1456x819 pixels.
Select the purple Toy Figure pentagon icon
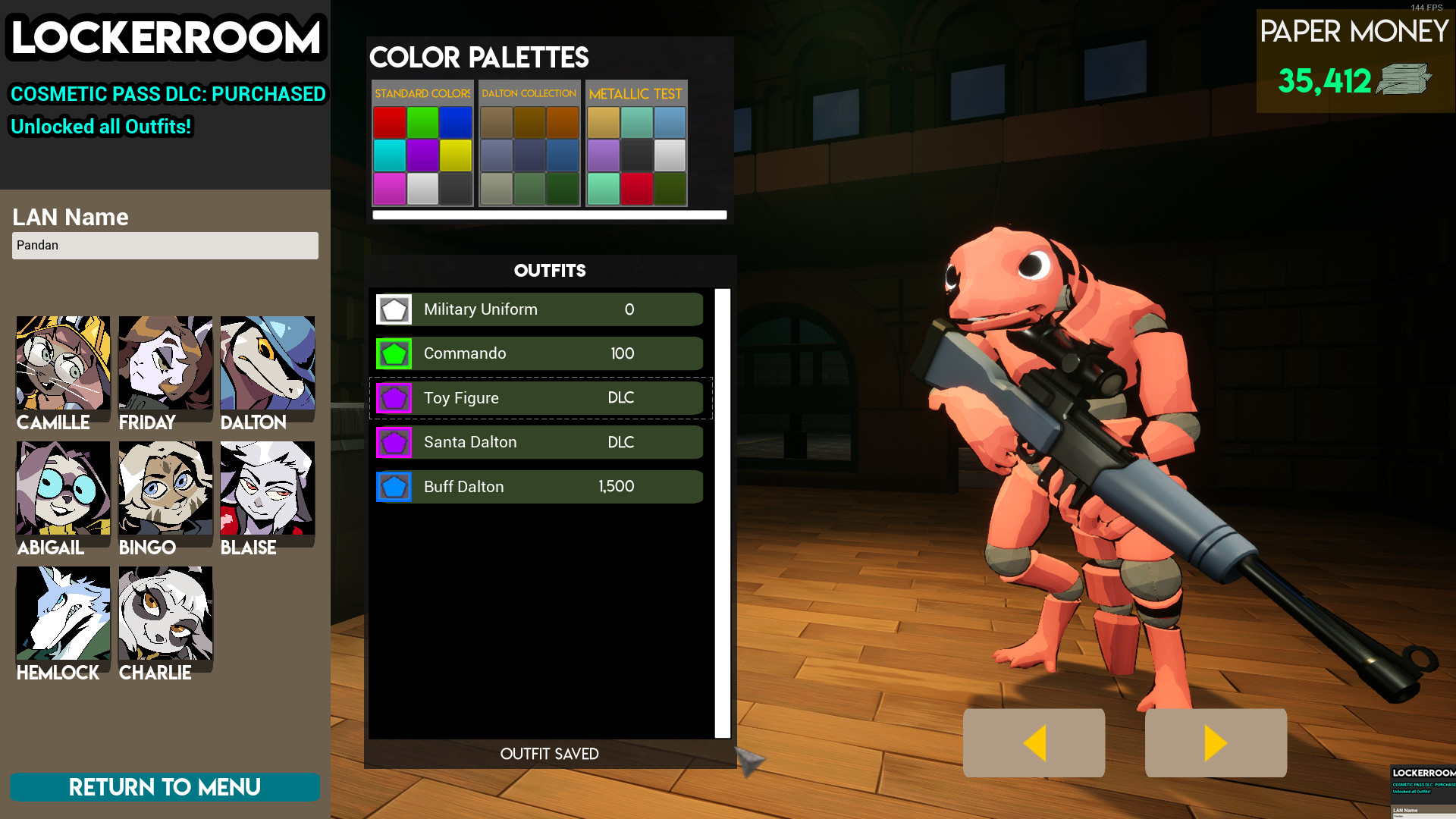click(394, 397)
